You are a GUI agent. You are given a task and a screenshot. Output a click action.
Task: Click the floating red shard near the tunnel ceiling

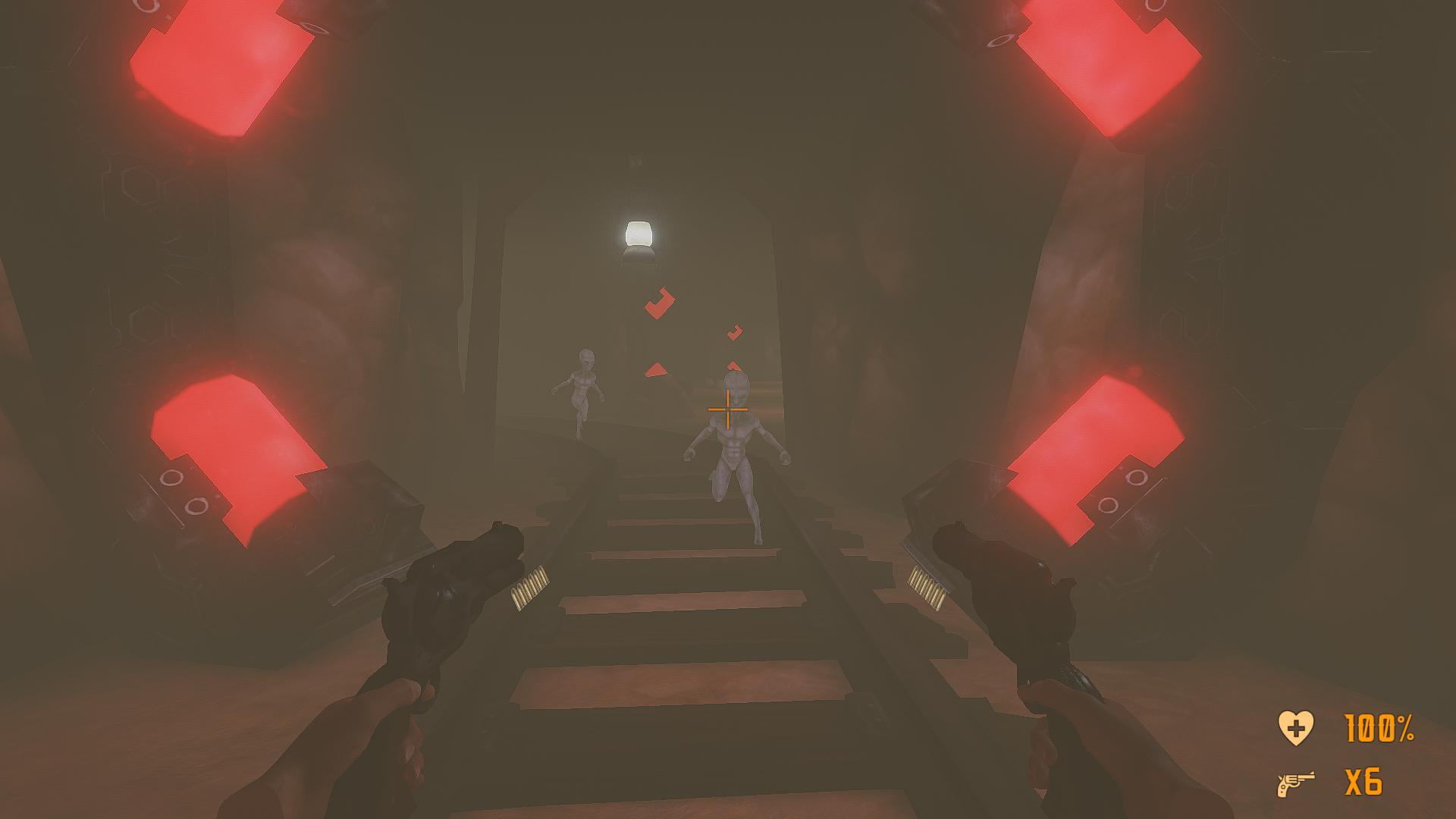tap(661, 303)
